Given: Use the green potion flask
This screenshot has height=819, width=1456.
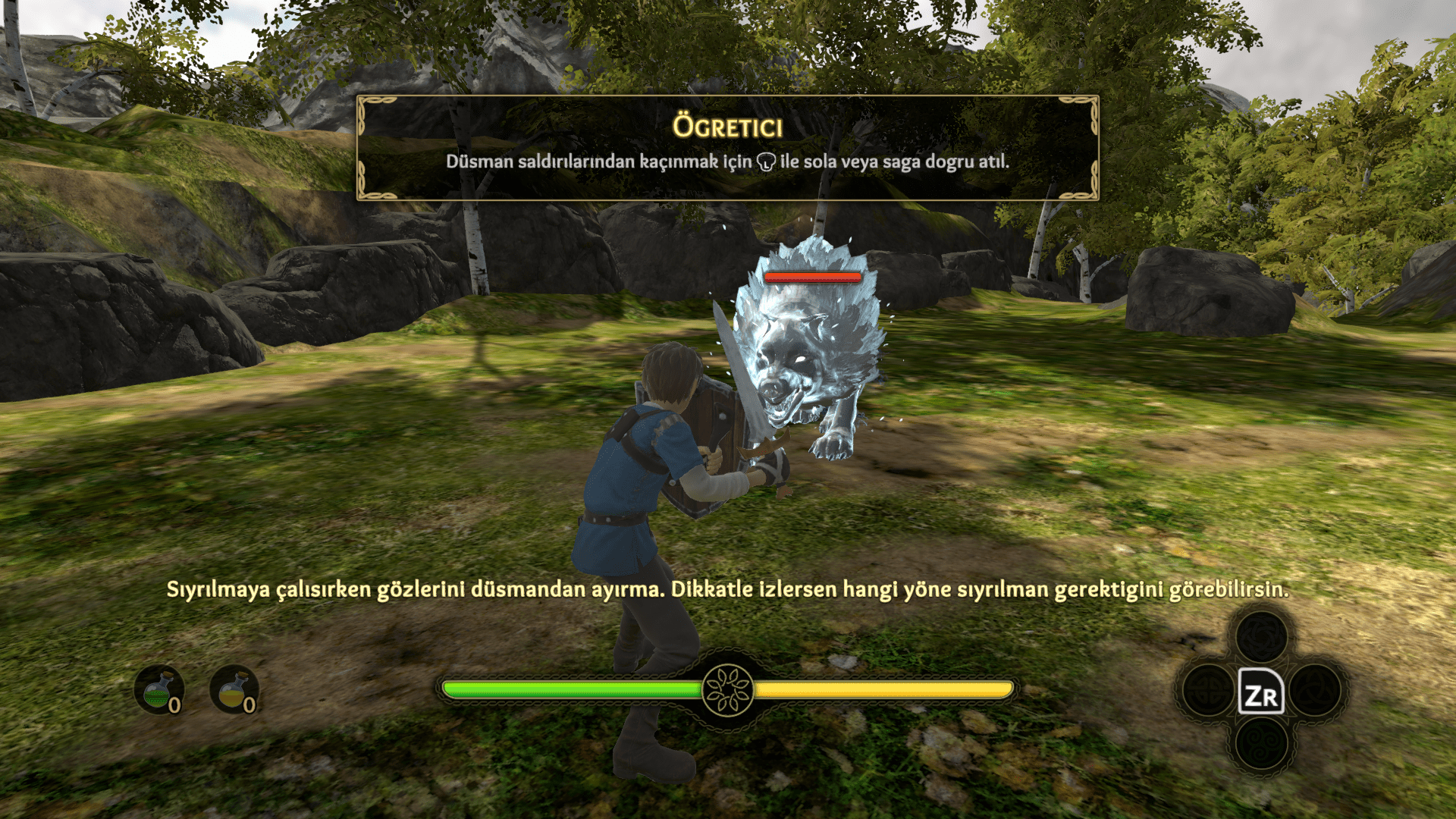Looking at the screenshot, I should (158, 689).
